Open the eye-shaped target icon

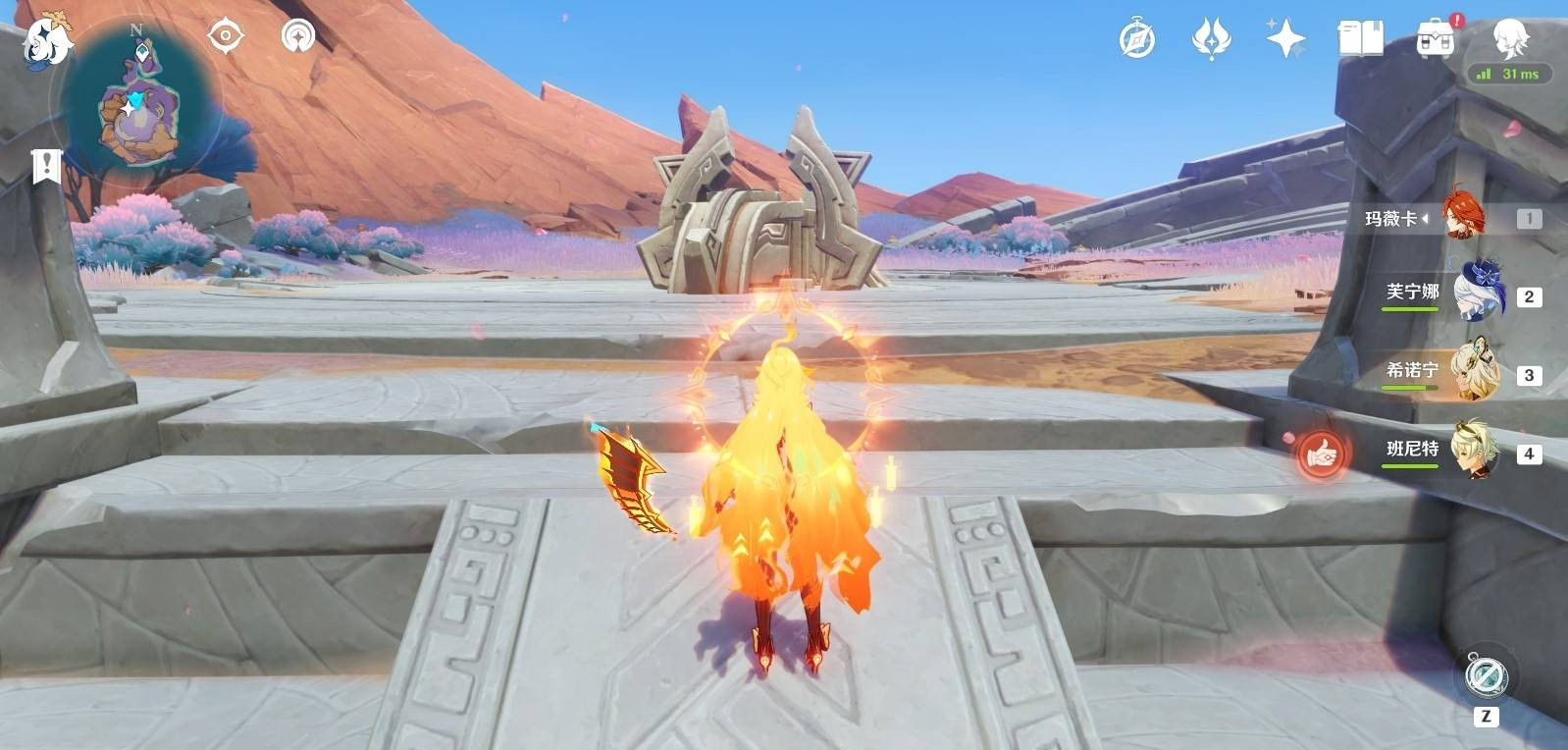click(225, 37)
